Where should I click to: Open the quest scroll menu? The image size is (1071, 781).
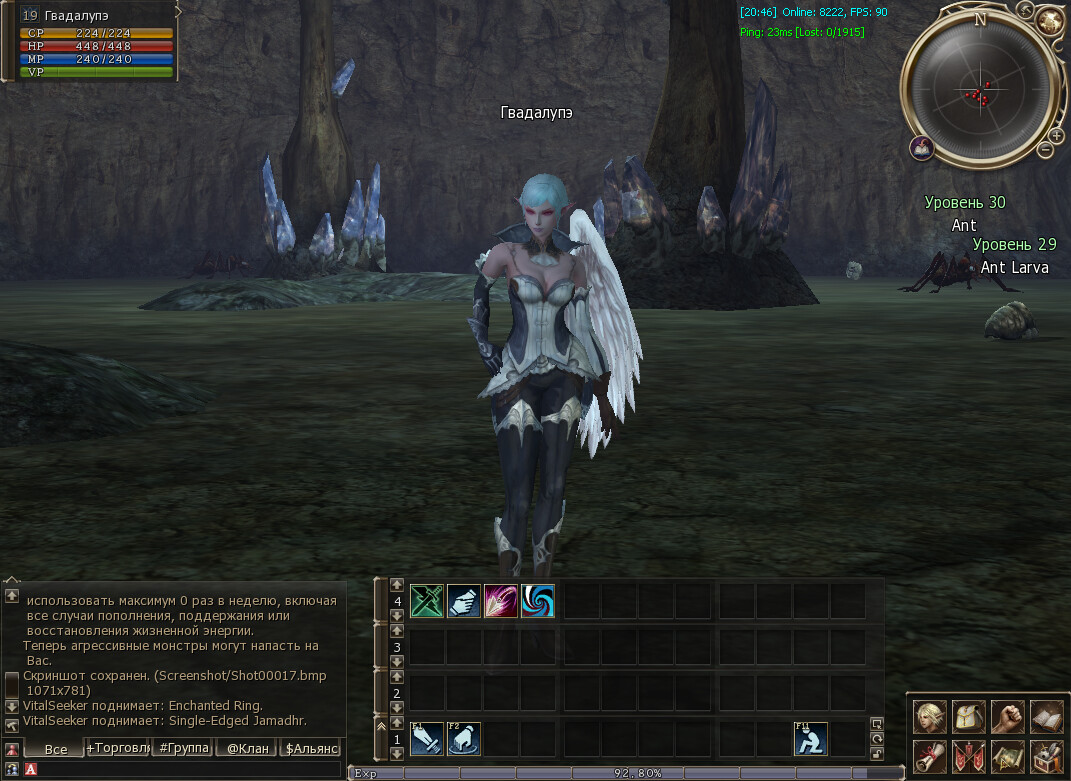pos(930,756)
